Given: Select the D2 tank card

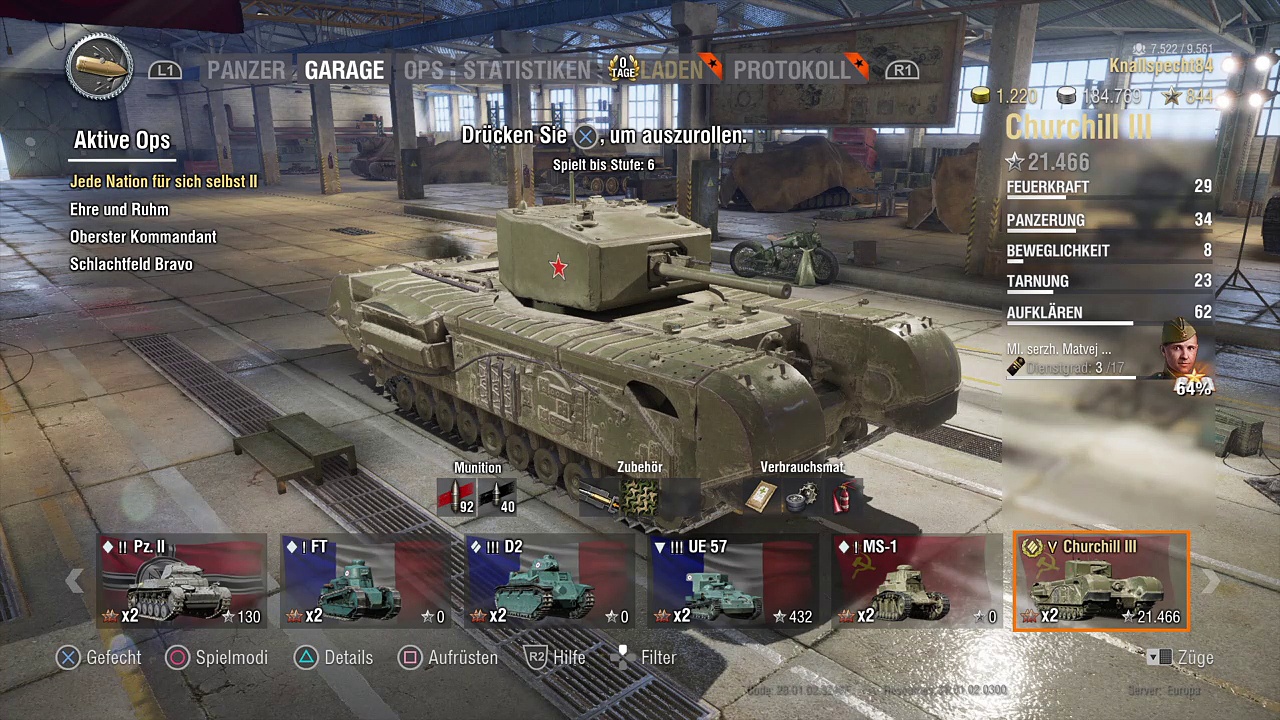Looking at the screenshot, I should tap(550, 582).
